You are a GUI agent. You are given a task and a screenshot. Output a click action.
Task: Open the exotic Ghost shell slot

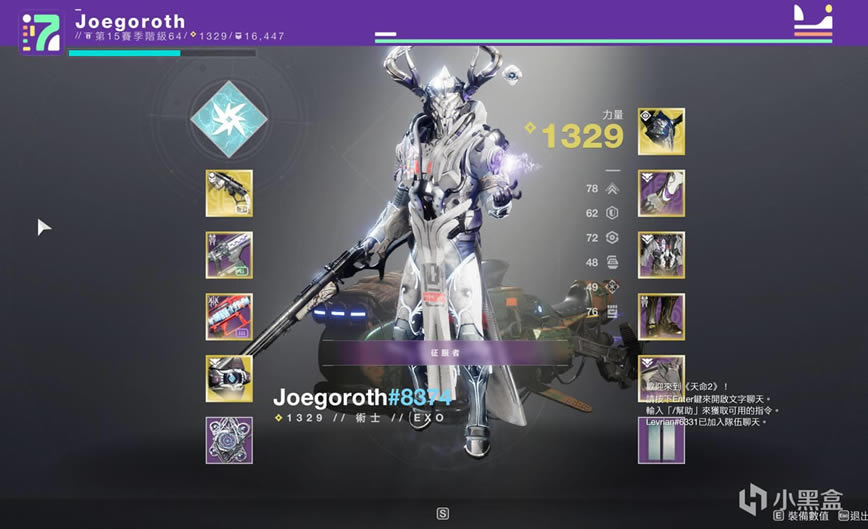229,378
